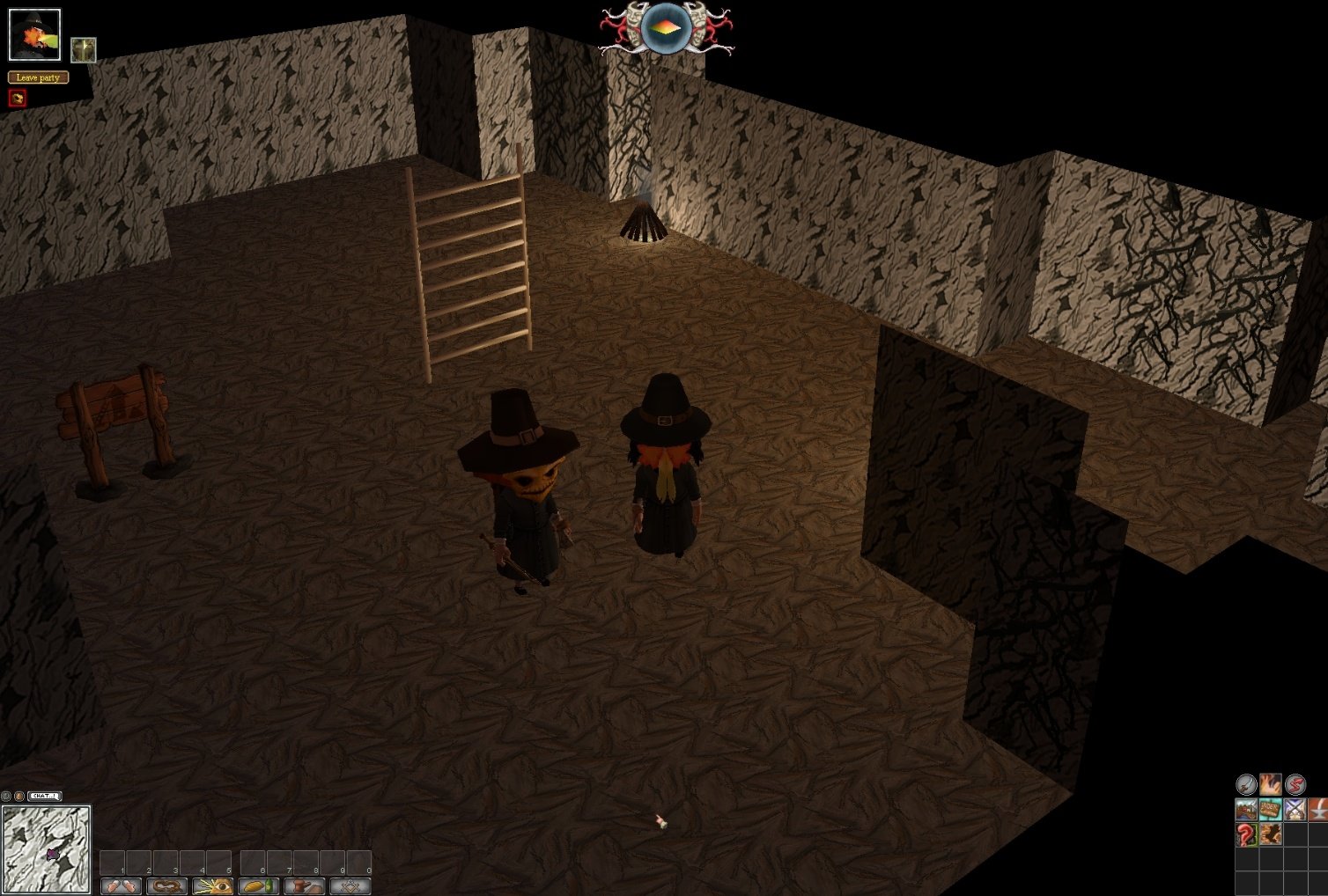Click the boots icon on the hotbar
This screenshot has height=896, width=1328.
point(122,886)
